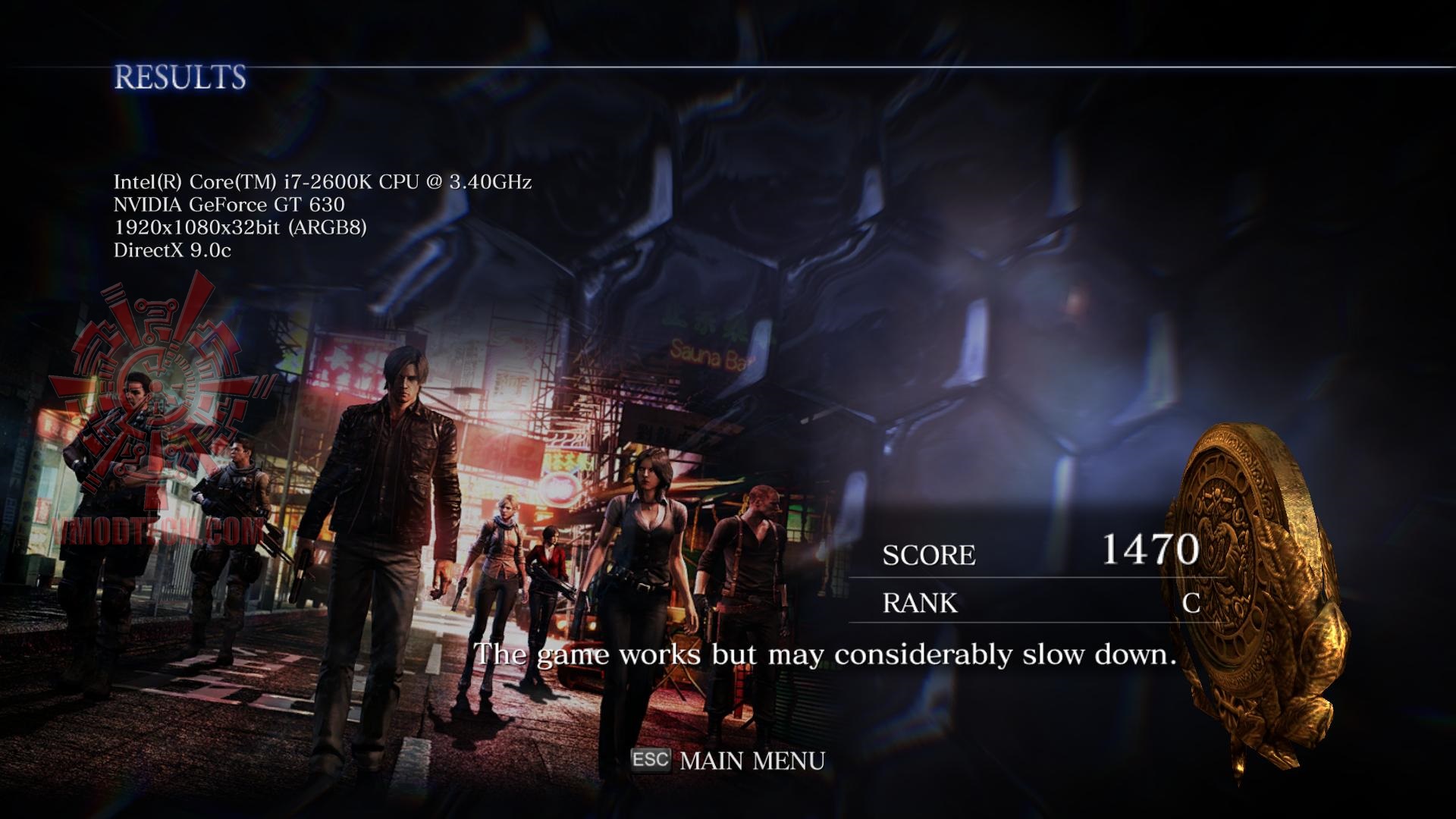Return to the Main Menu
1456x819 pixels.
[x=751, y=761]
